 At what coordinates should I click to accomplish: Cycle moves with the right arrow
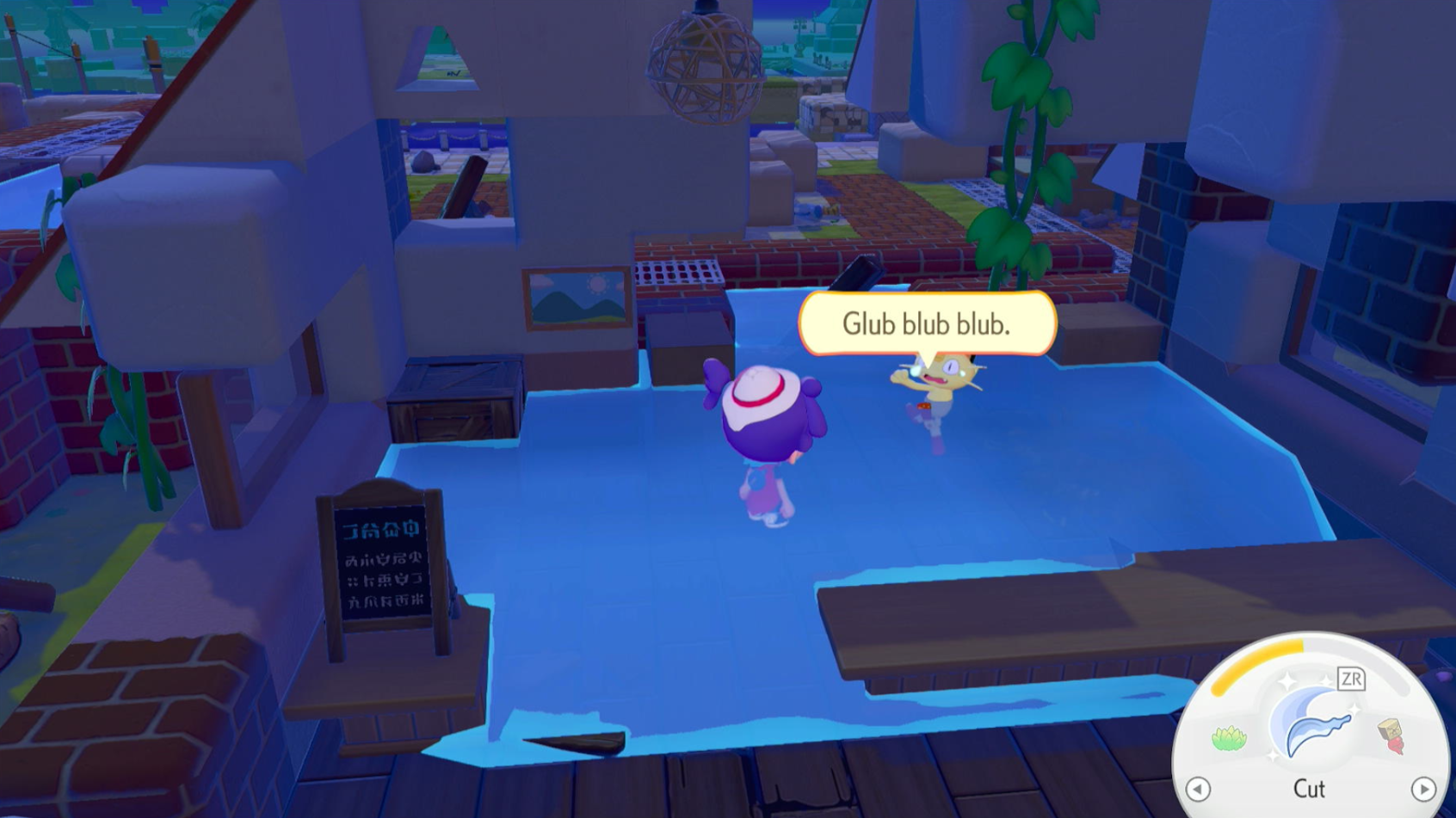click(1423, 789)
